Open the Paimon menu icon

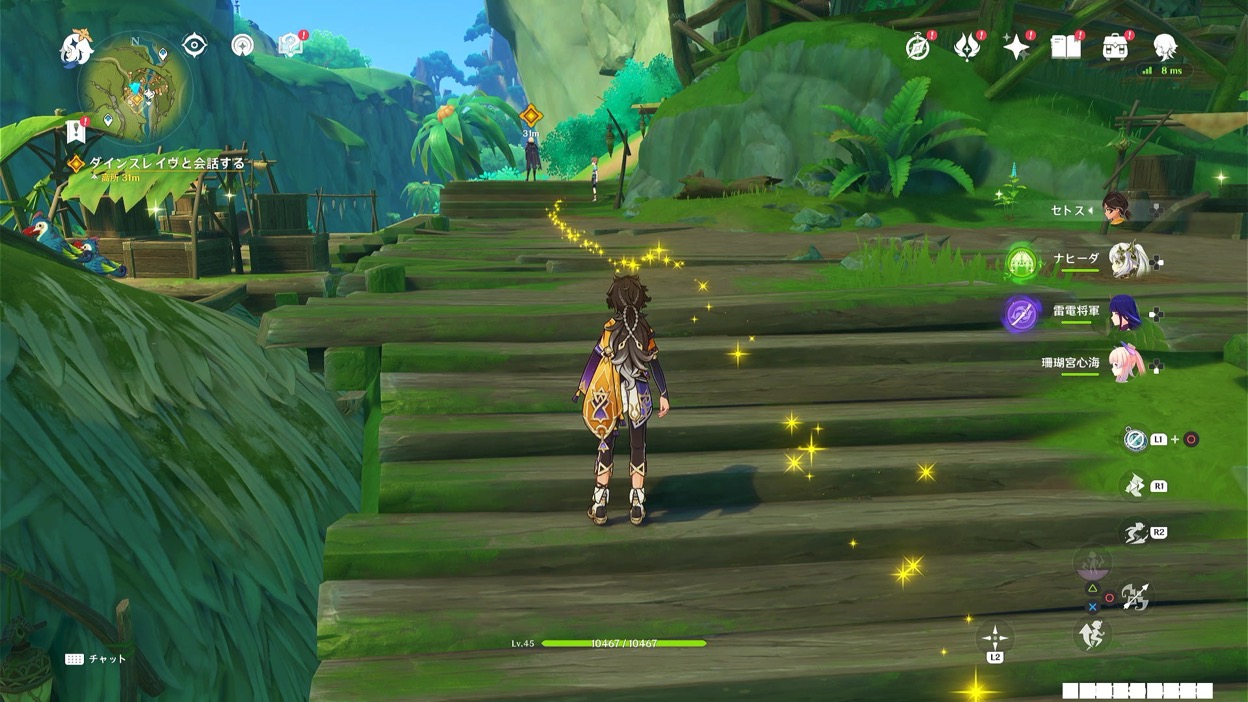tap(76, 47)
